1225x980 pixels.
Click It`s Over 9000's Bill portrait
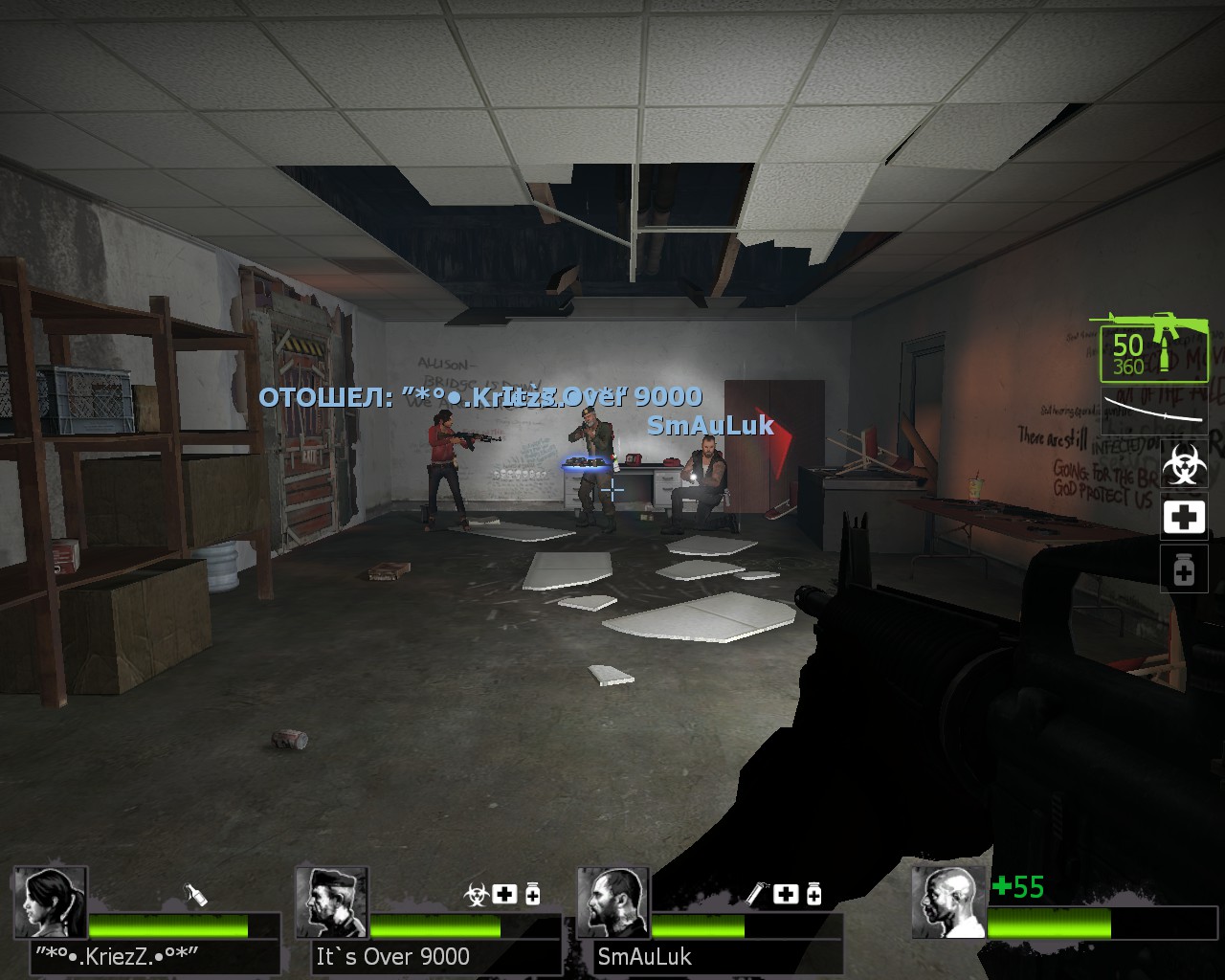(x=332, y=902)
